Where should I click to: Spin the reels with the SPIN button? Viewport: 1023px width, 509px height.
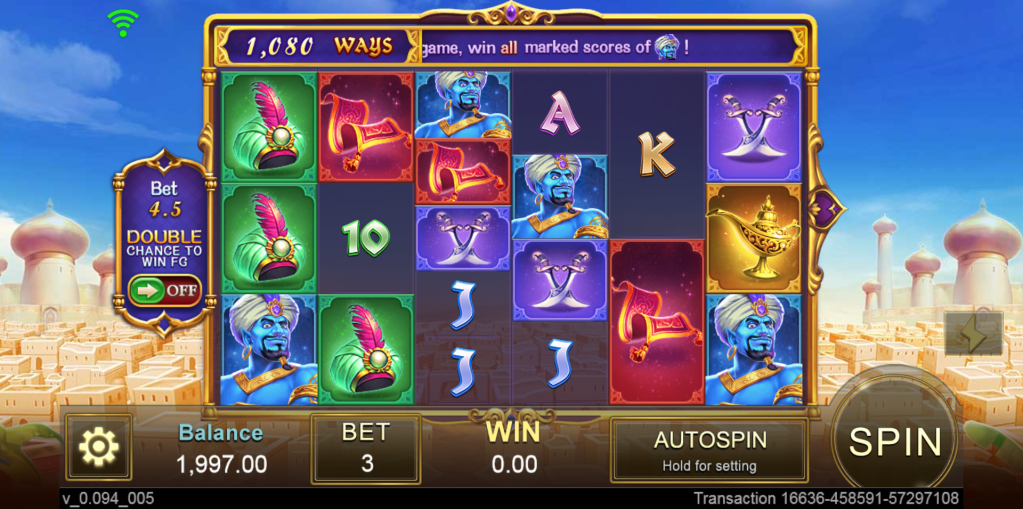894,441
